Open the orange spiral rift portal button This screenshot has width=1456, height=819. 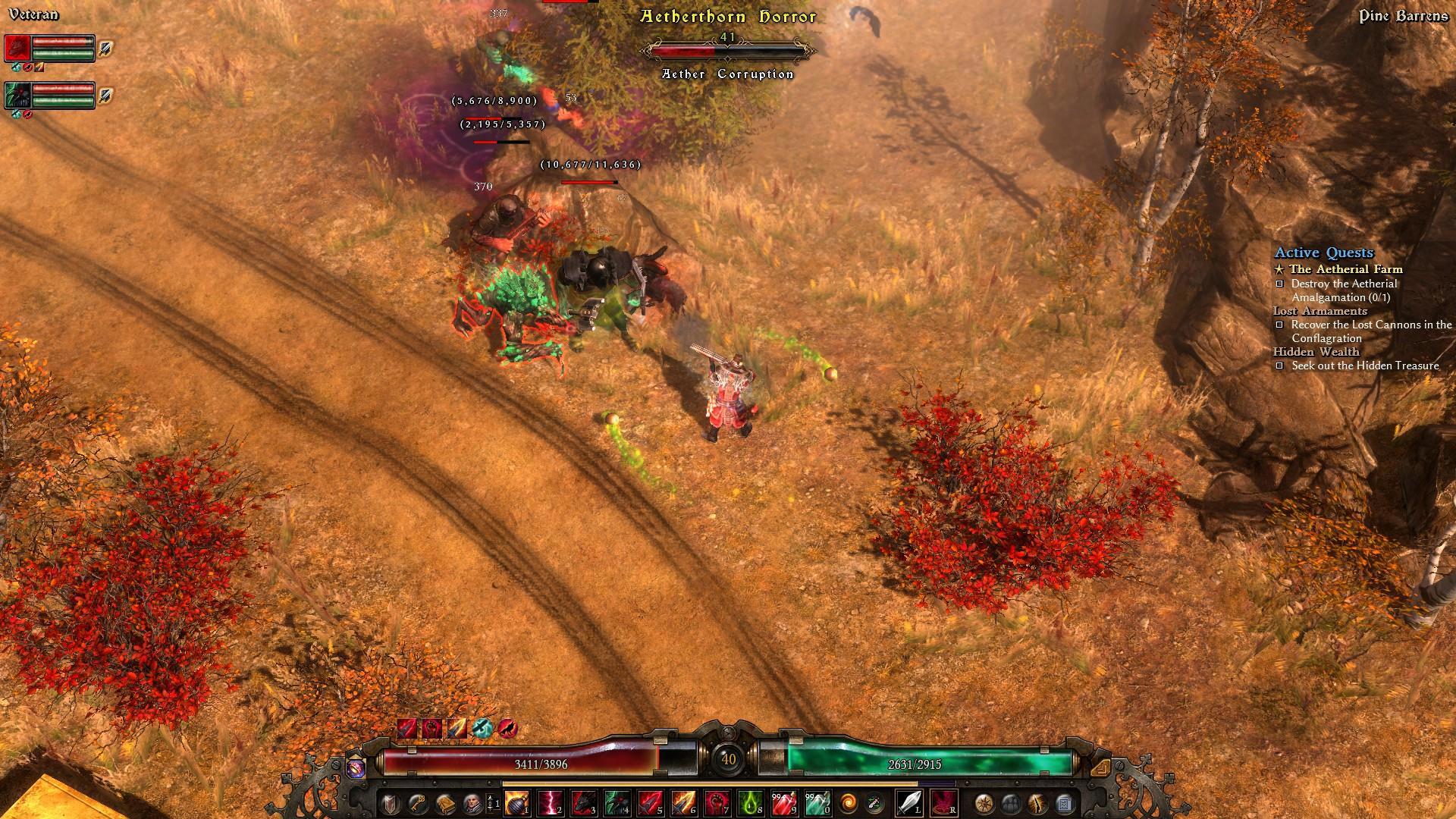849,802
